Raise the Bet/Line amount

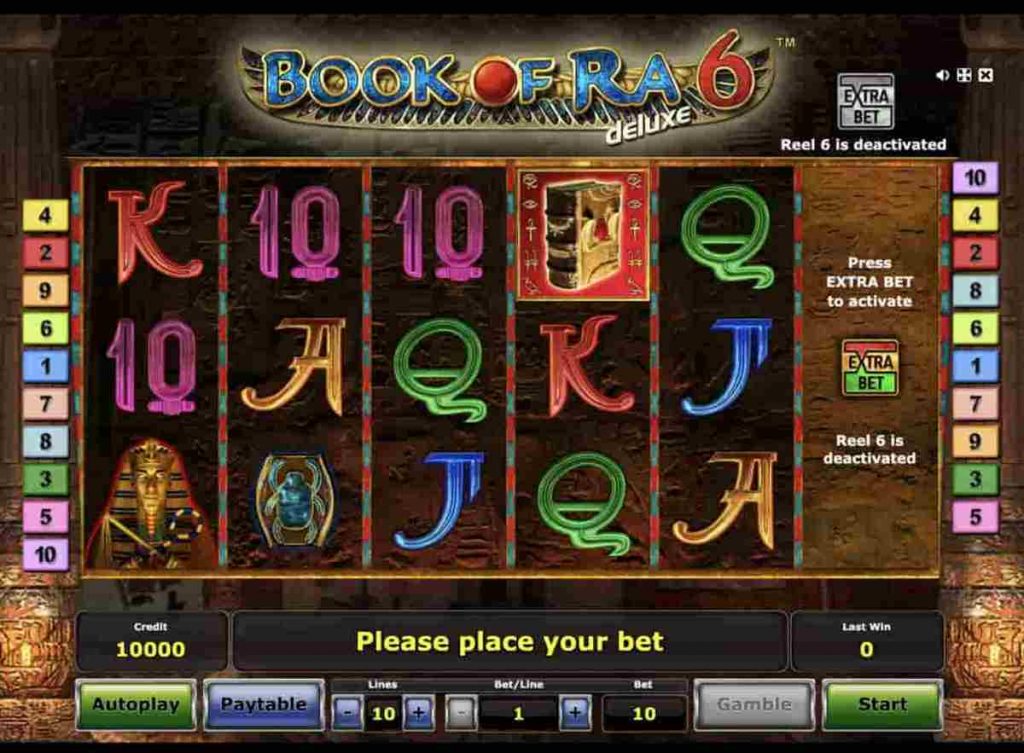(x=575, y=714)
